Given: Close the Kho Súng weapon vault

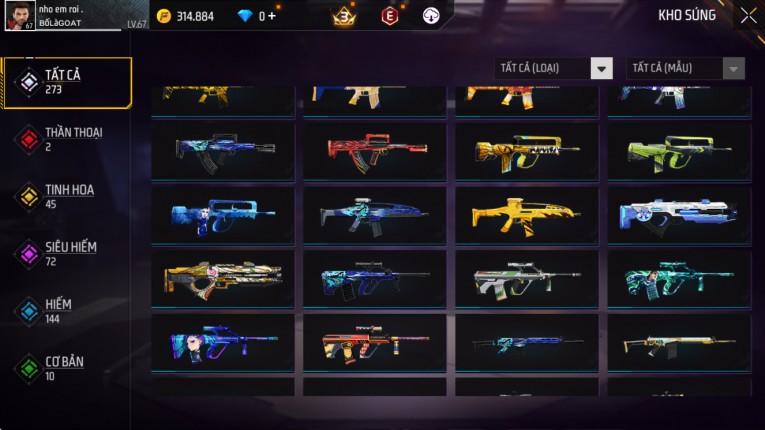Looking at the screenshot, I should click(749, 16).
